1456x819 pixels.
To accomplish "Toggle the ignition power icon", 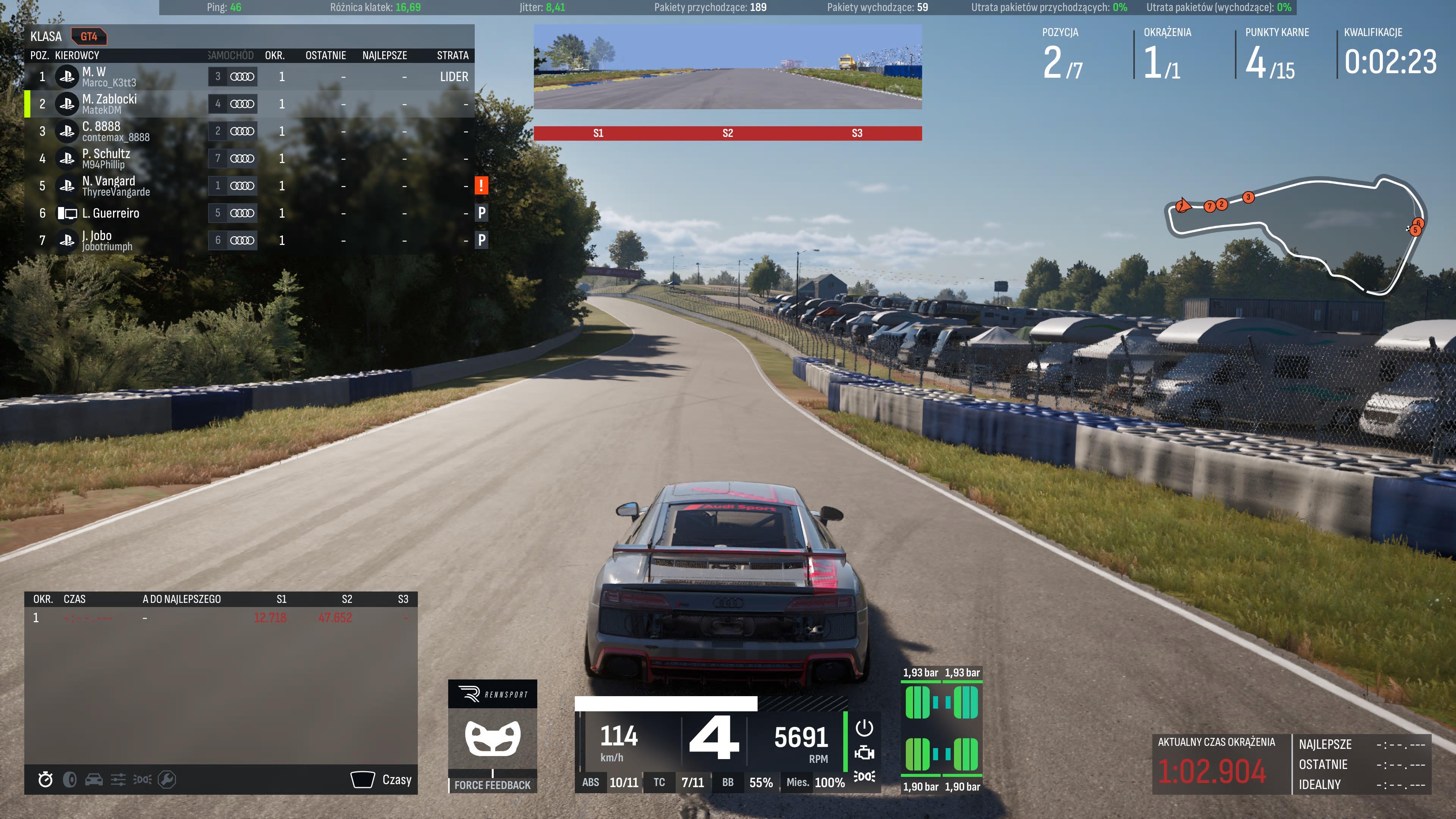I will pyautogui.click(x=864, y=728).
